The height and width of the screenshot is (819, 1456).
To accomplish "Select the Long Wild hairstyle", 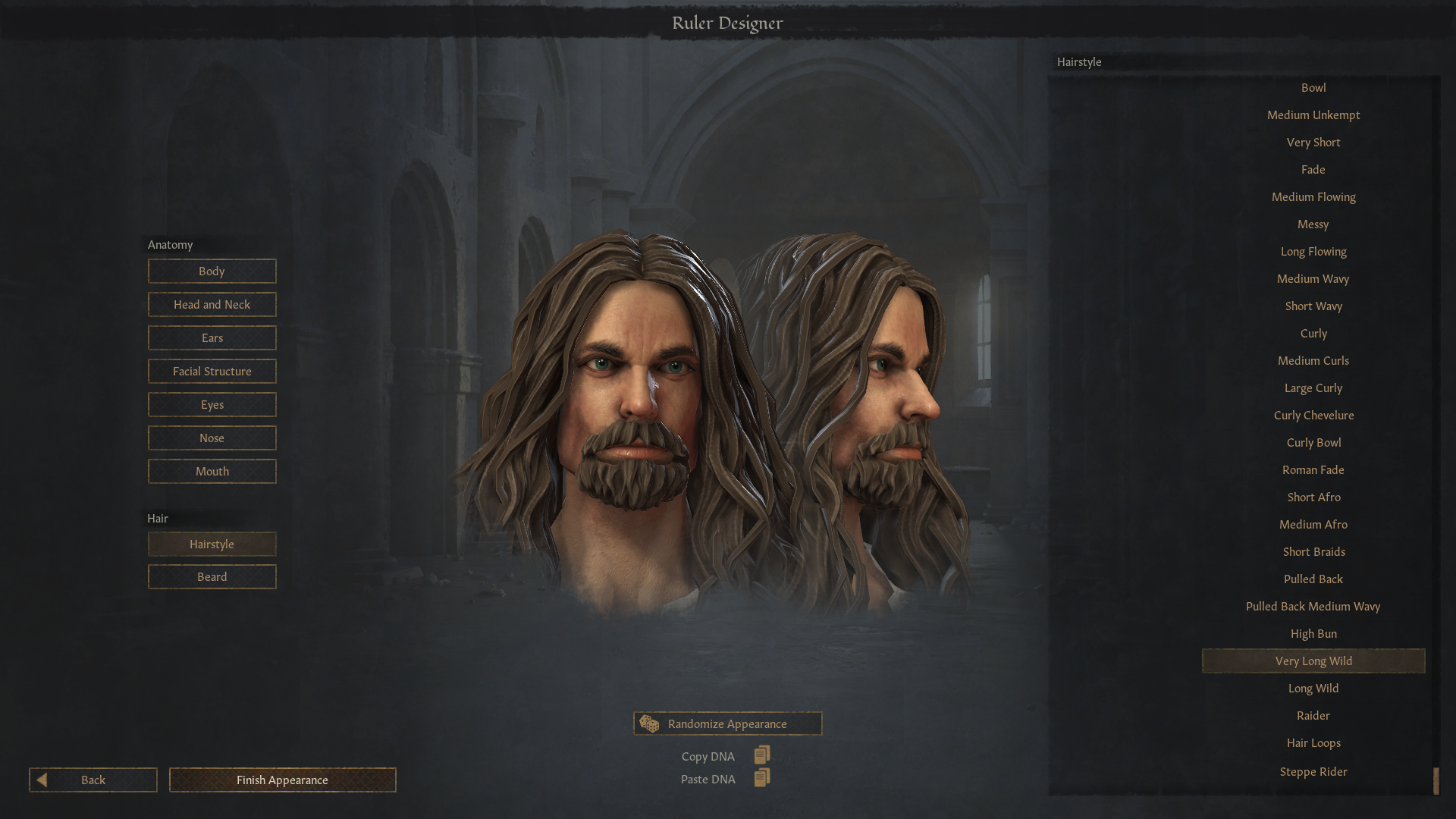I will [x=1313, y=689].
